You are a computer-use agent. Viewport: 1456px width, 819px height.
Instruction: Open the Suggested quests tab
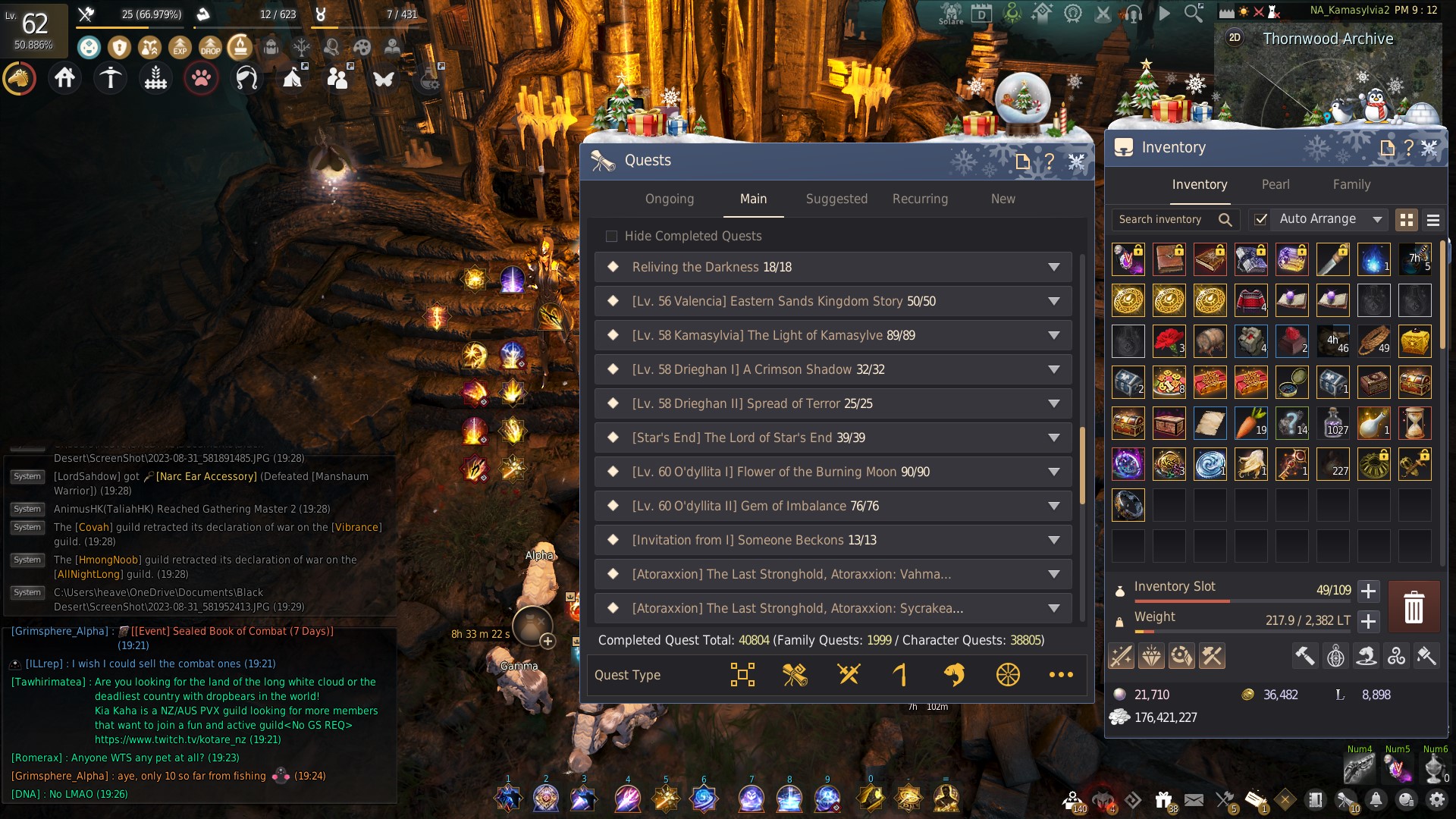836,199
